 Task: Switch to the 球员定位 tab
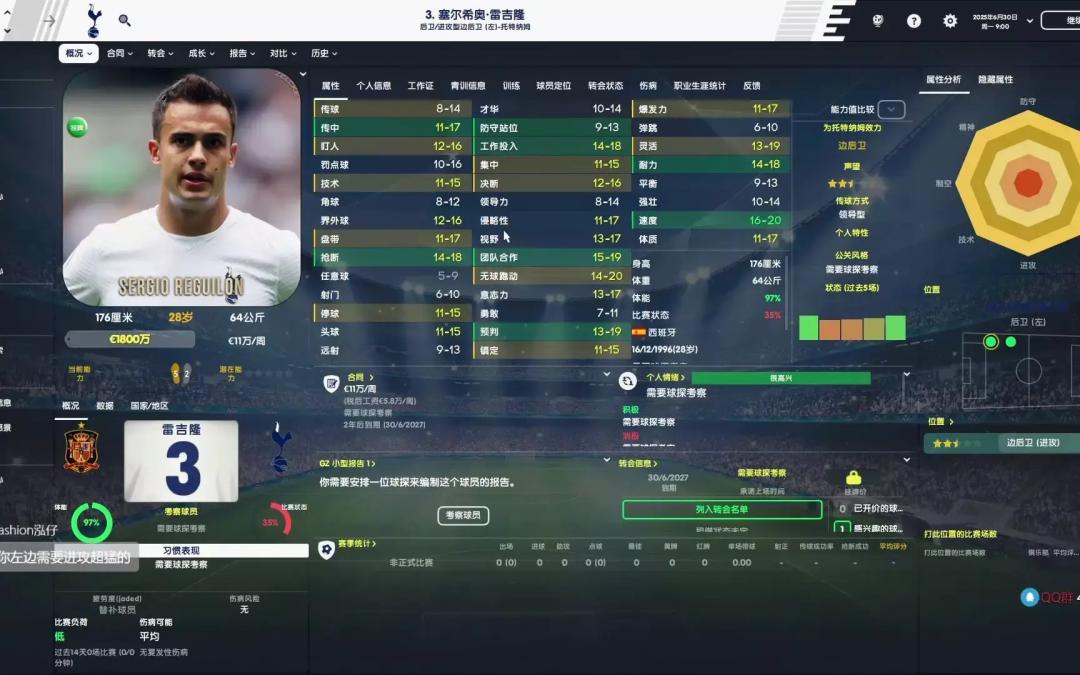click(553, 86)
